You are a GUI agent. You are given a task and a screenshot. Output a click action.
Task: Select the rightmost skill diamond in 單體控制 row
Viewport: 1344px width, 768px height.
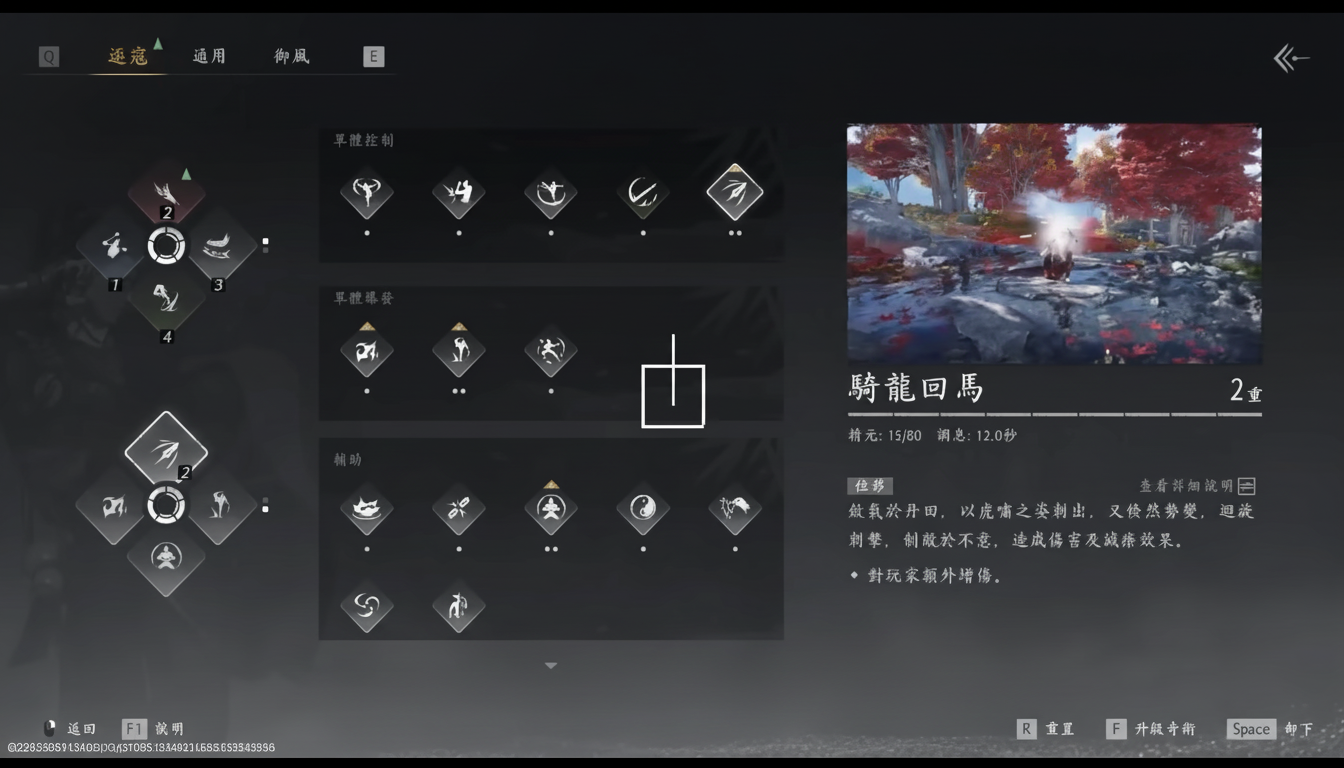[735, 193]
